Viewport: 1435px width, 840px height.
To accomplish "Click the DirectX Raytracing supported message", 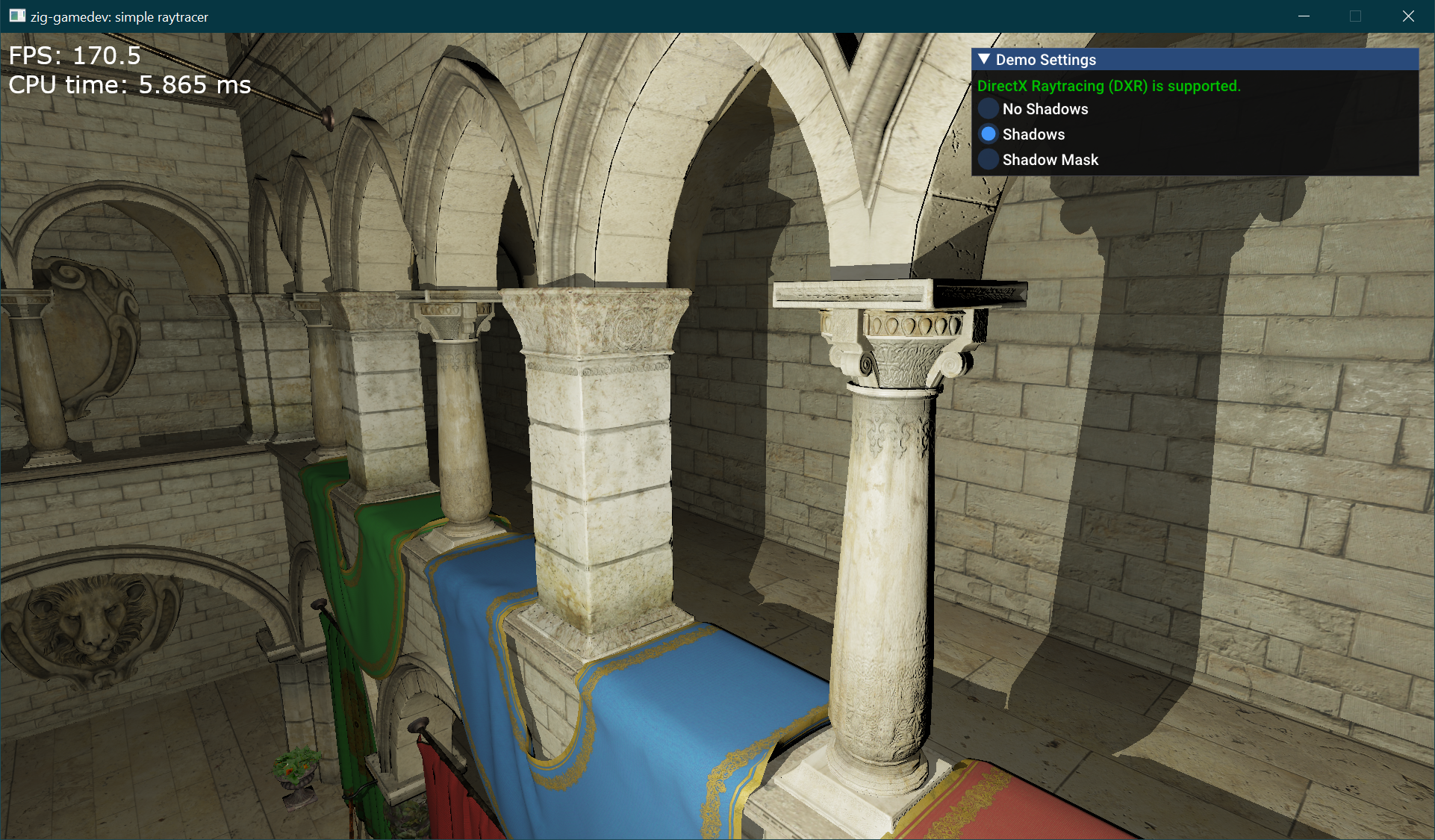I will (1109, 86).
